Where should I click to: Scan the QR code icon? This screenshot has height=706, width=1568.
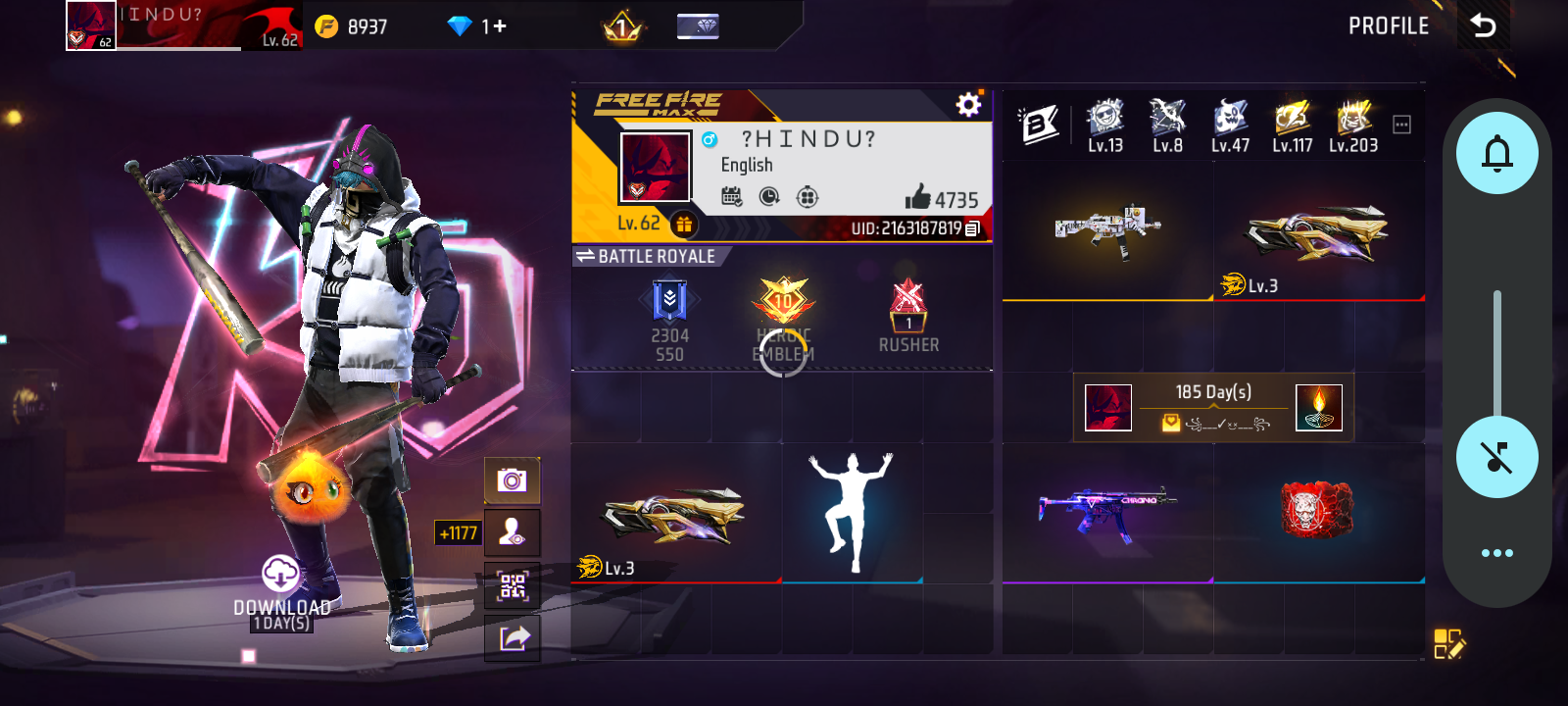[x=513, y=586]
